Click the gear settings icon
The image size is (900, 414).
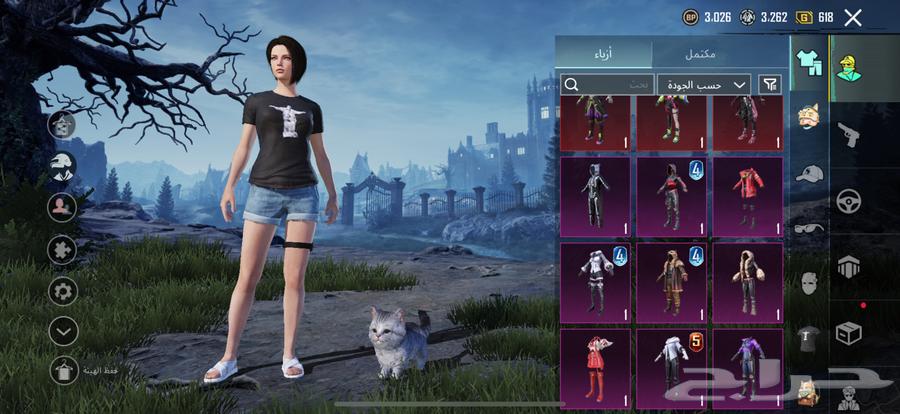coord(63,292)
